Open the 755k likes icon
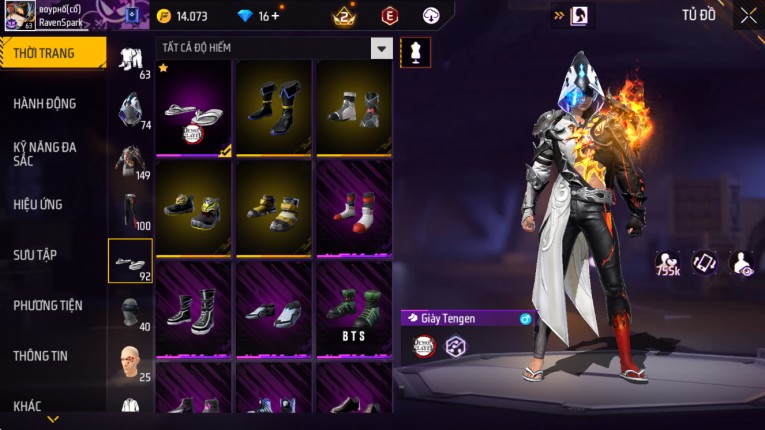This screenshot has height=430, width=765. pos(668,263)
